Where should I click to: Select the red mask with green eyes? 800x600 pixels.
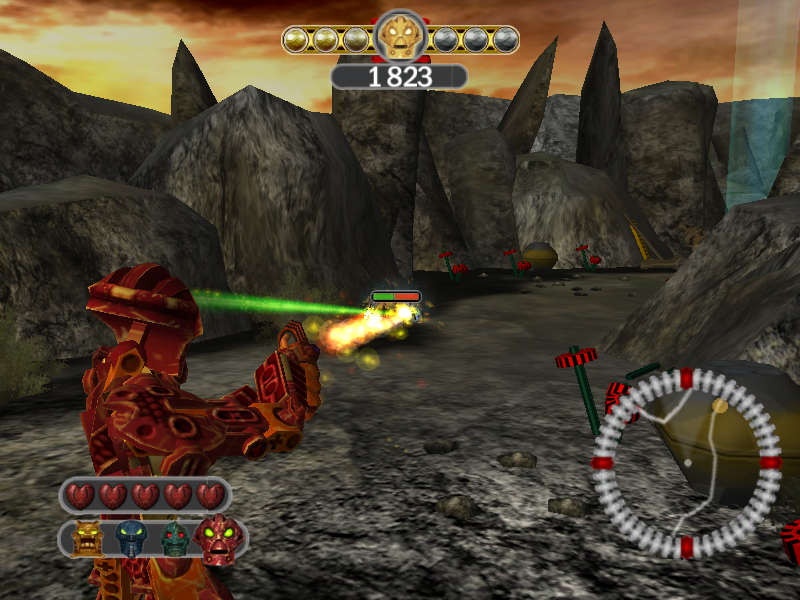point(219,539)
